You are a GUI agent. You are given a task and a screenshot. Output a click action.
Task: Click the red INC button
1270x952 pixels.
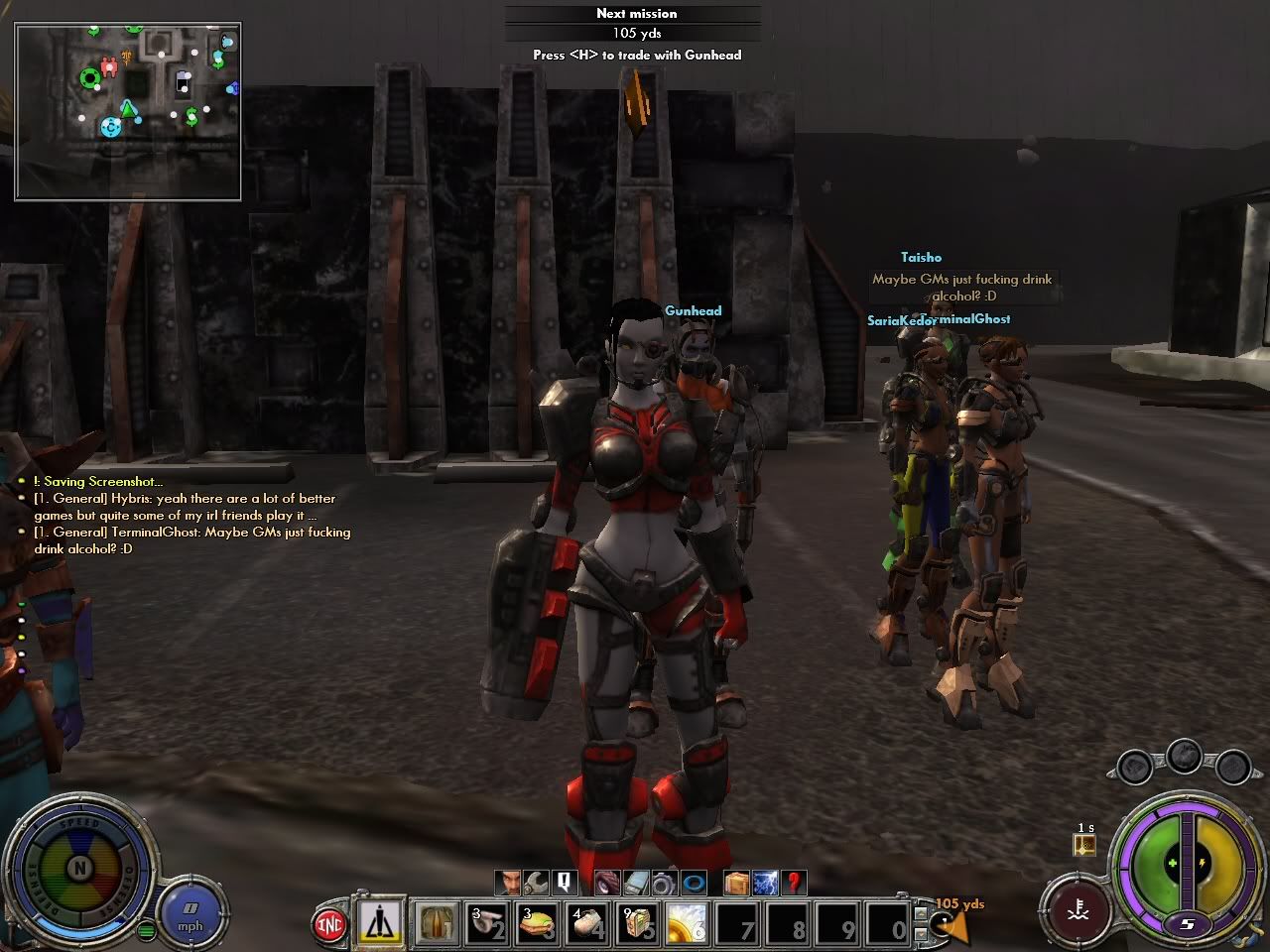pos(329,925)
